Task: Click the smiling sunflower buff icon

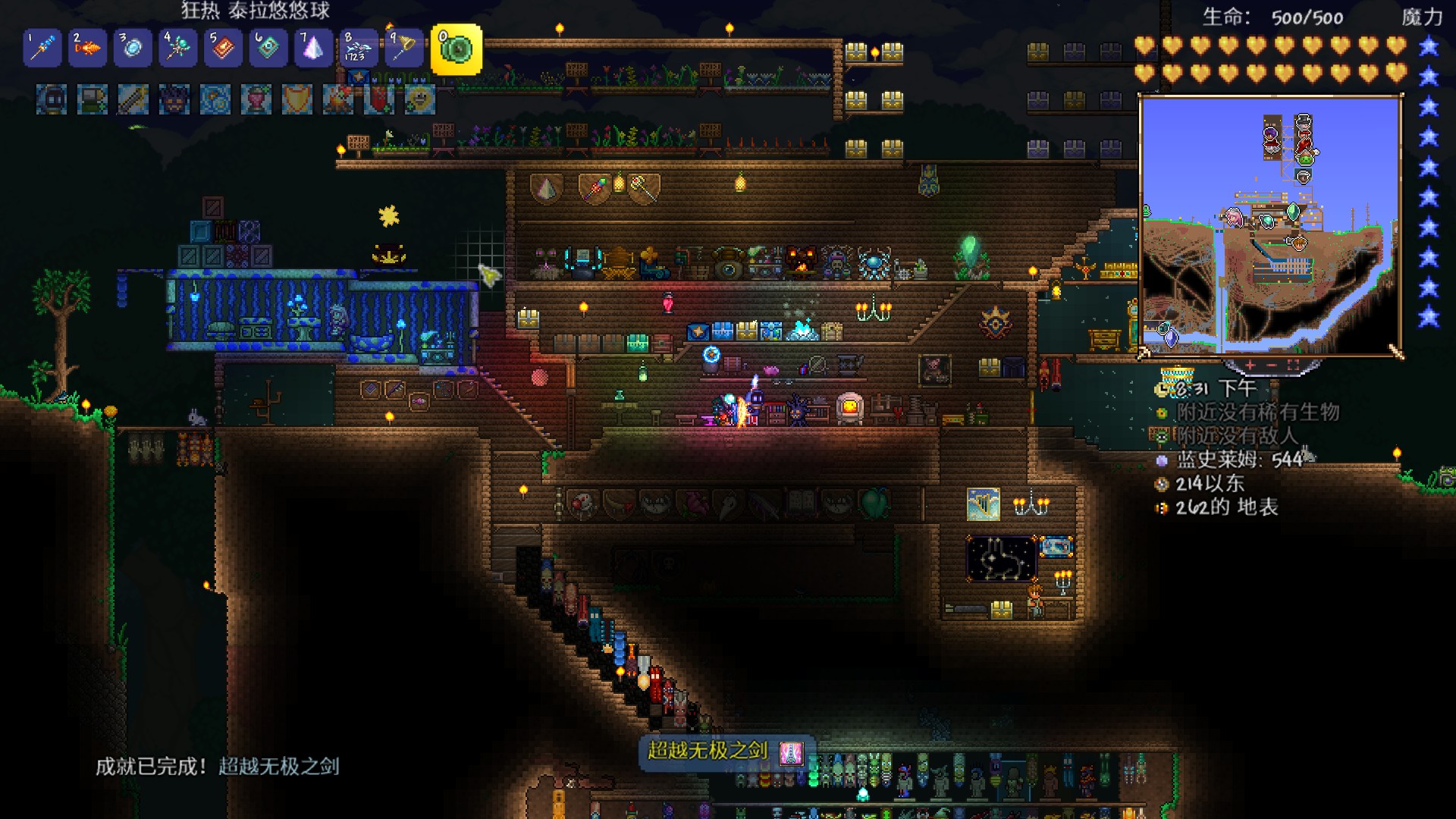Action: pos(419,100)
